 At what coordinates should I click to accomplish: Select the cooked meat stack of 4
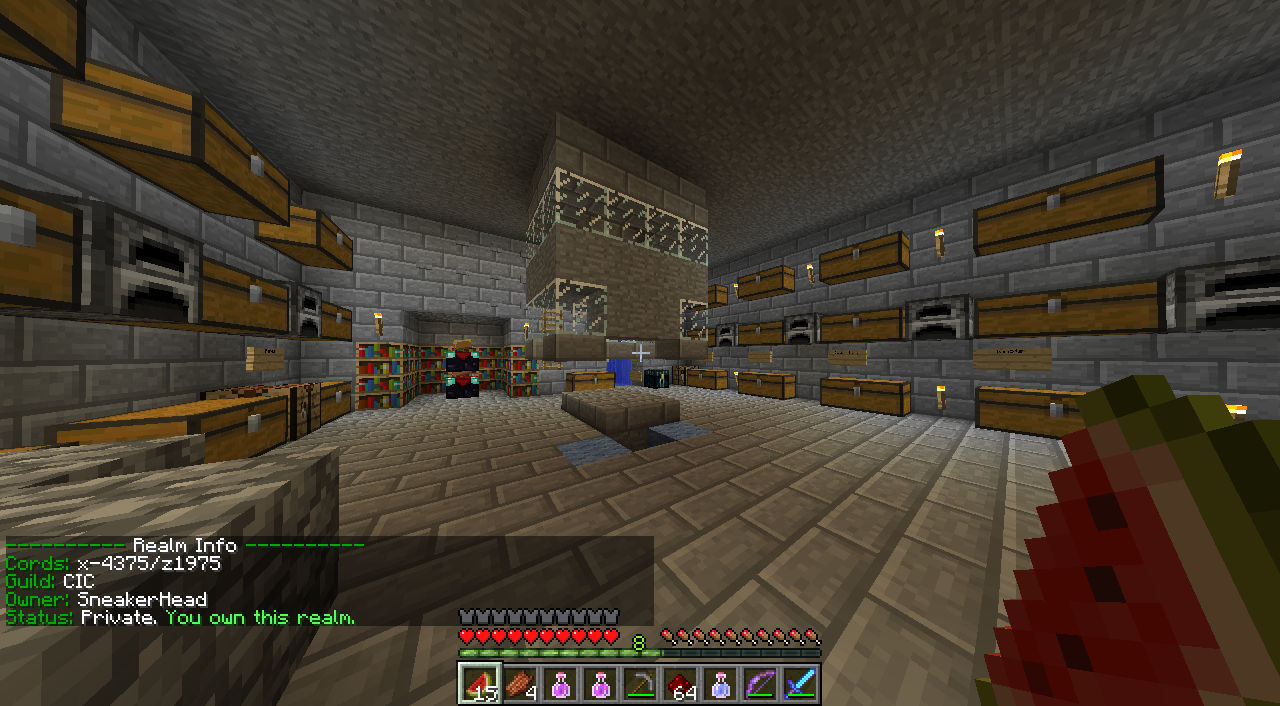click(x=520, y=684)
